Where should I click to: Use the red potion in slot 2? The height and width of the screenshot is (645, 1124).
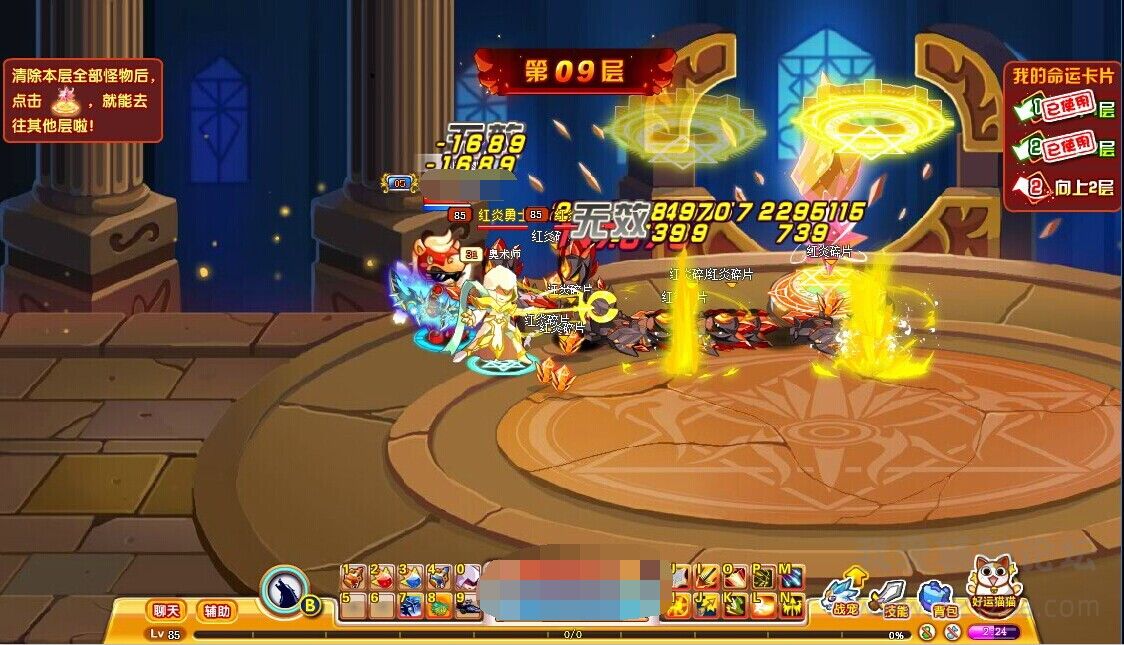[381, 577]
